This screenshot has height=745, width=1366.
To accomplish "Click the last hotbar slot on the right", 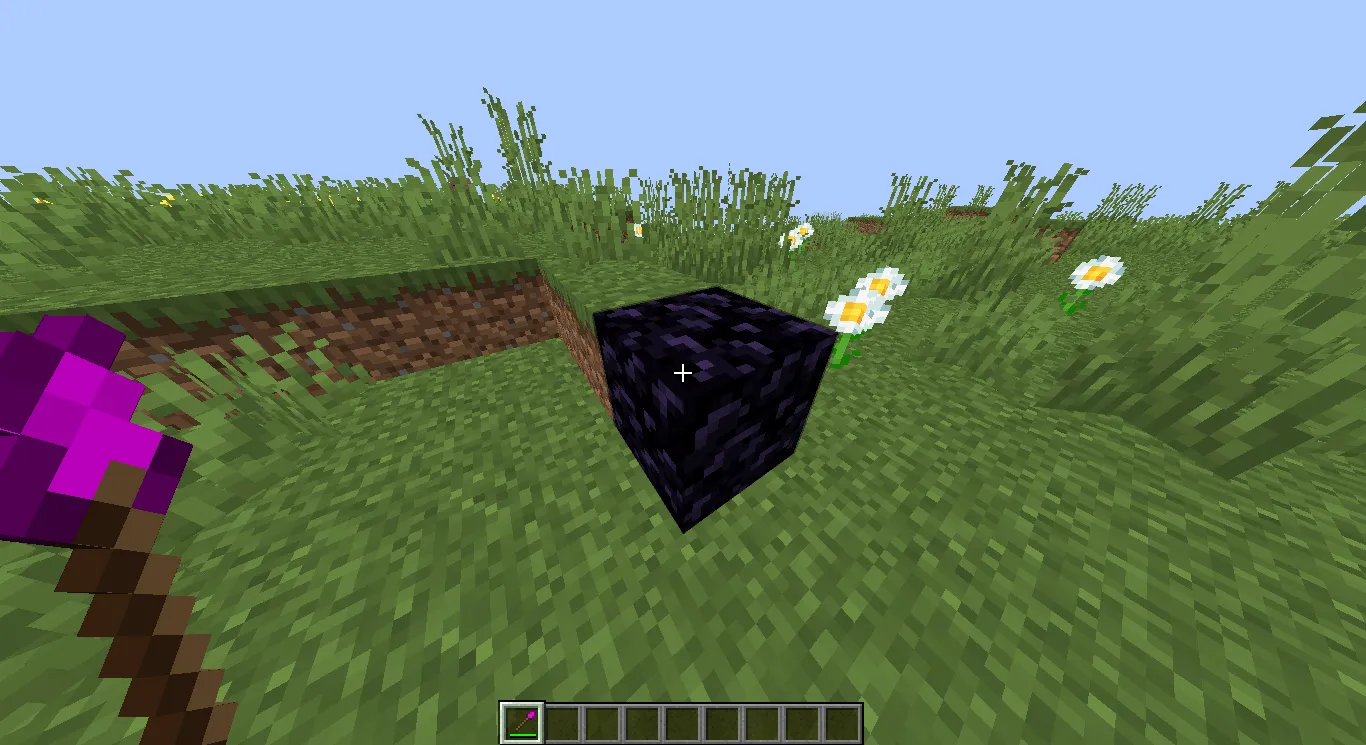I will pos(842,720).
